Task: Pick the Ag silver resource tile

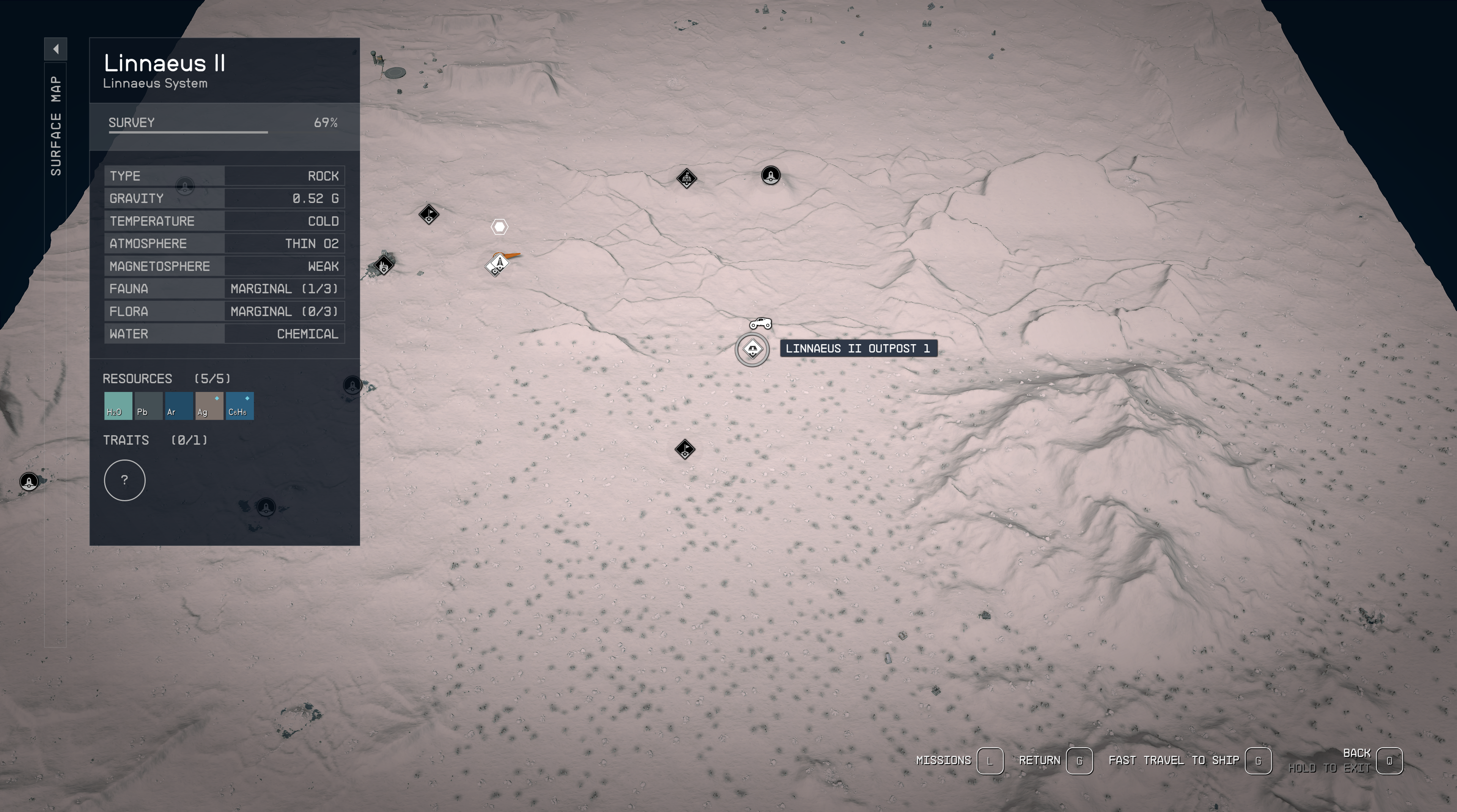Action: (x=209, y=406)
